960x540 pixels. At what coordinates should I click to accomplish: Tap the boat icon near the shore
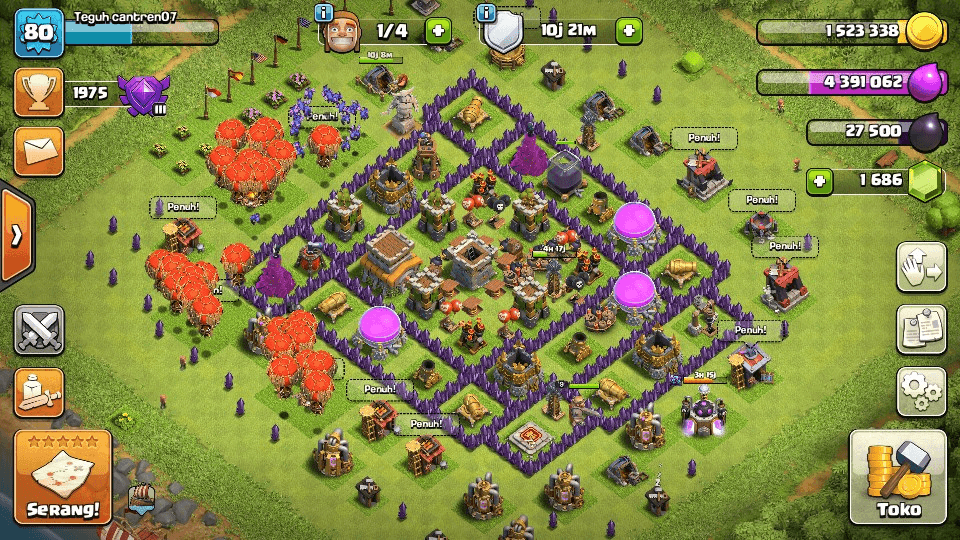(141, 496)
